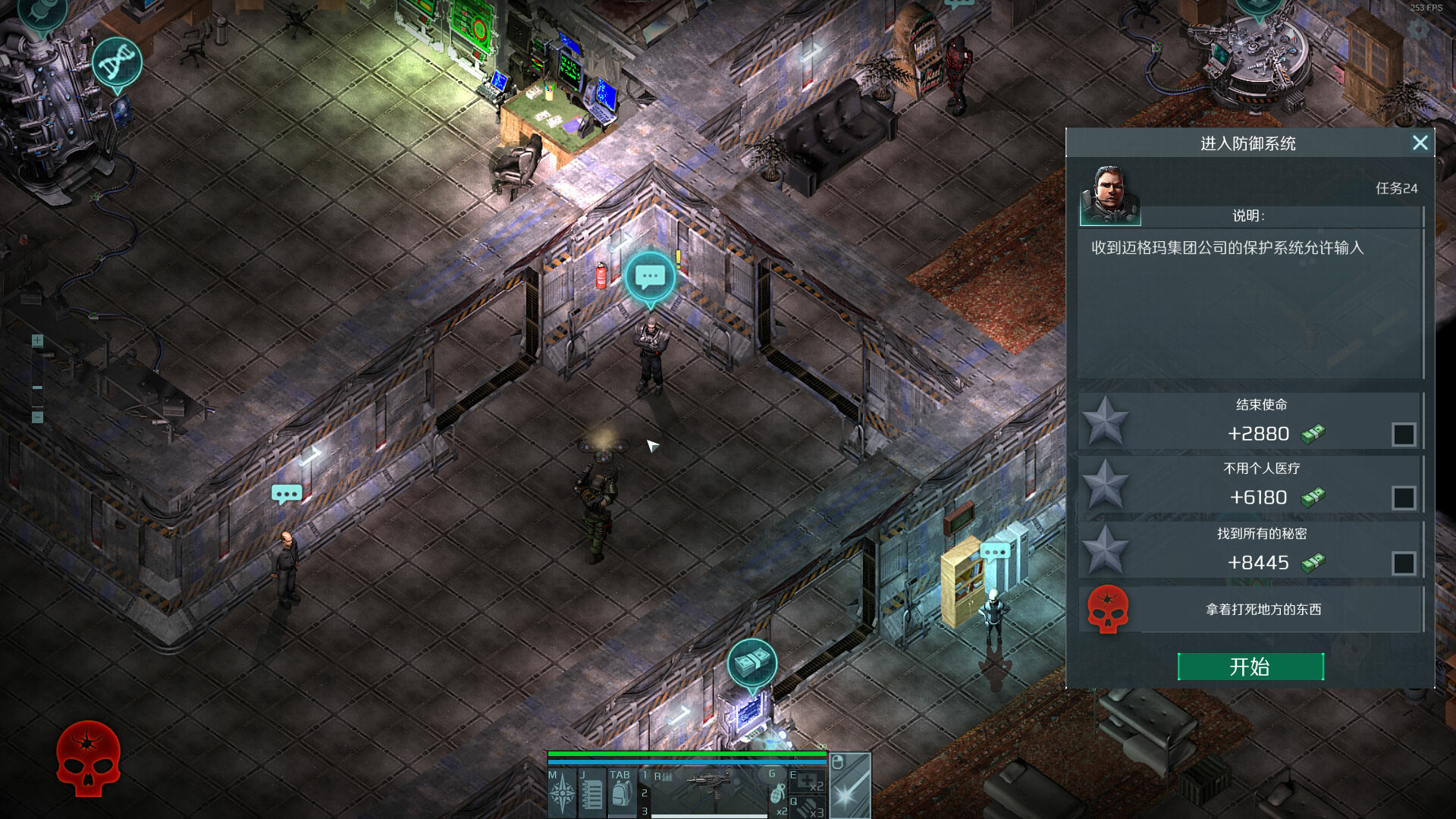This screenshot has height=819, width=1456.
Task: Open settings with the gear icon
Action: [x=1418, y=29]
